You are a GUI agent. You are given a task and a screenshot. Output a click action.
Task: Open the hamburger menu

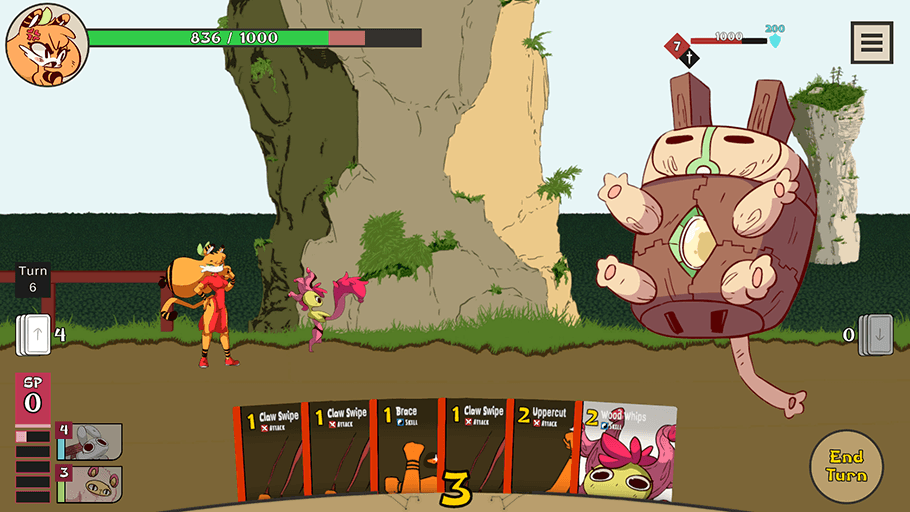[871, 43]
